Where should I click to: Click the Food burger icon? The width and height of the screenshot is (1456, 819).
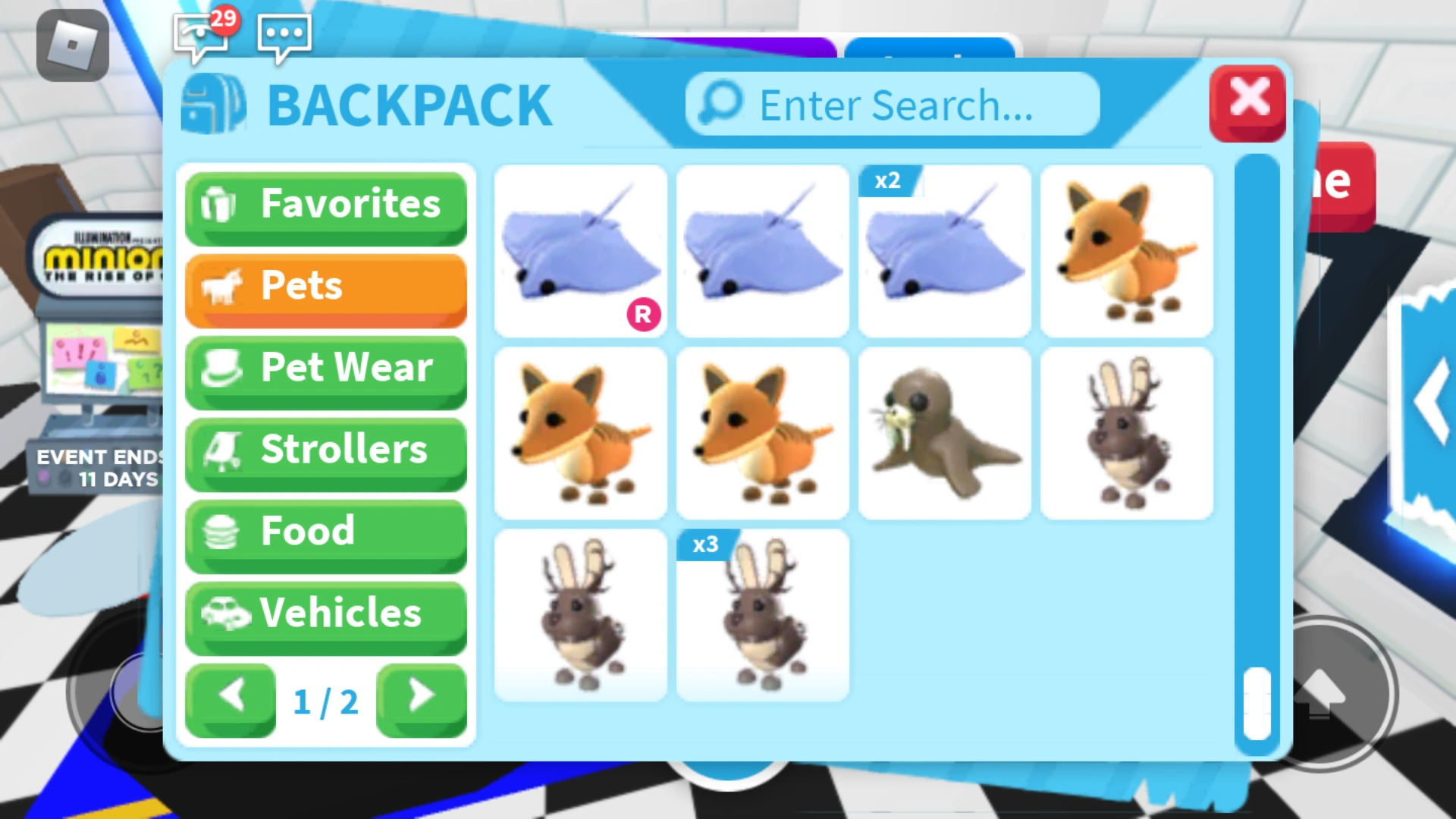click(219, 532)
